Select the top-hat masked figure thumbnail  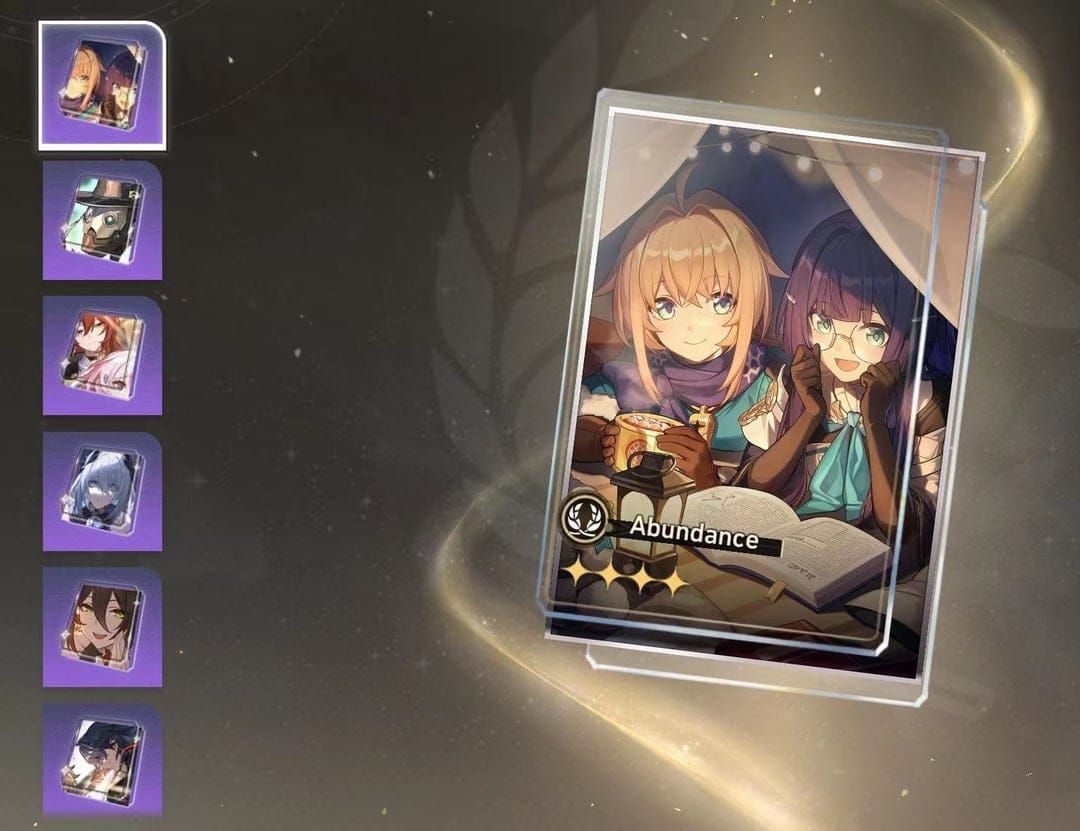pos(102,220)
